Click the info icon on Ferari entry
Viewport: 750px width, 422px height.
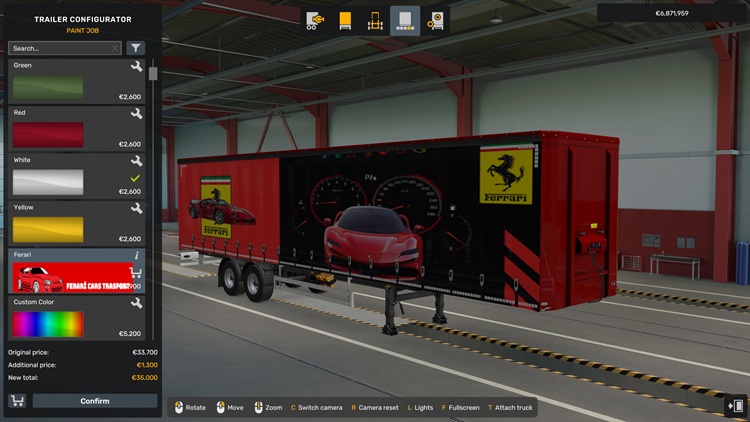click(137, 255)
